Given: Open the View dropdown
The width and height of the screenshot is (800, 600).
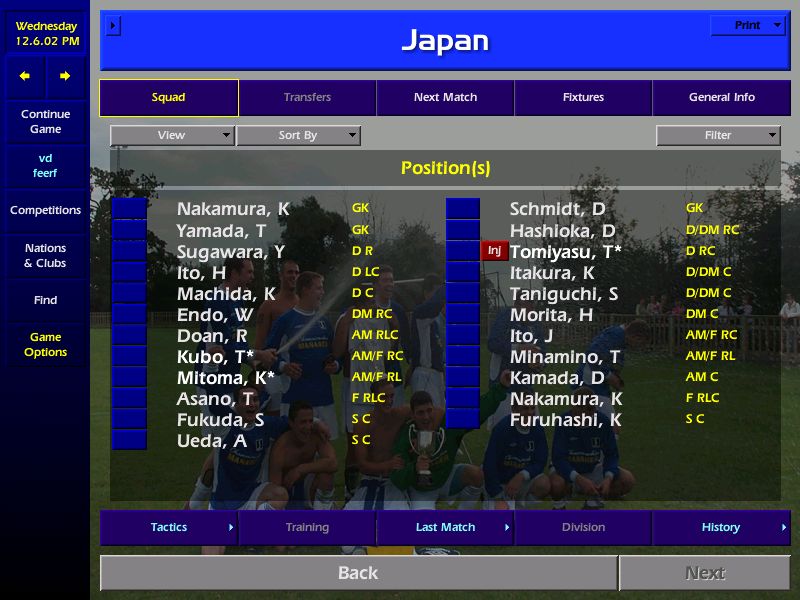Looking at the screenshot, I should [x=172, y=136].
